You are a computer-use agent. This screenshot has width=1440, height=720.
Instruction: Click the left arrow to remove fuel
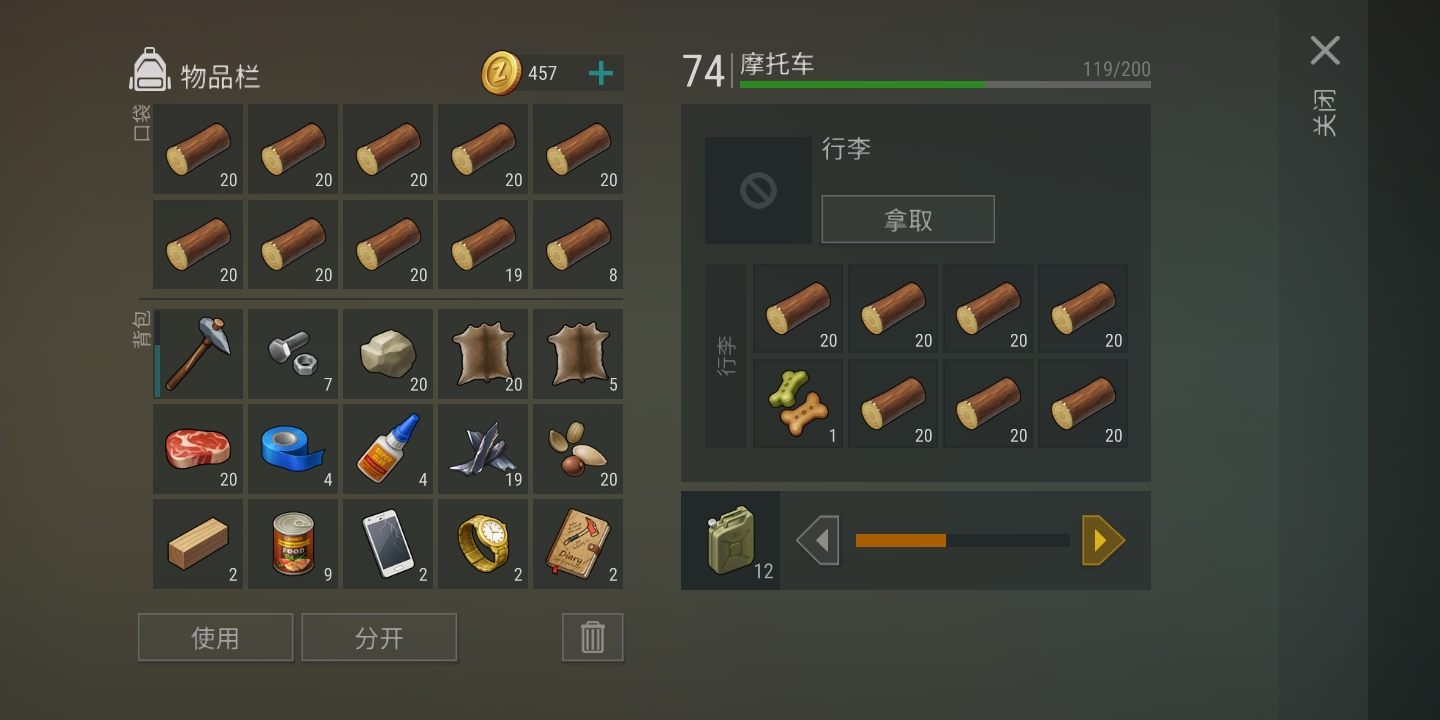[x=818, y=540]
